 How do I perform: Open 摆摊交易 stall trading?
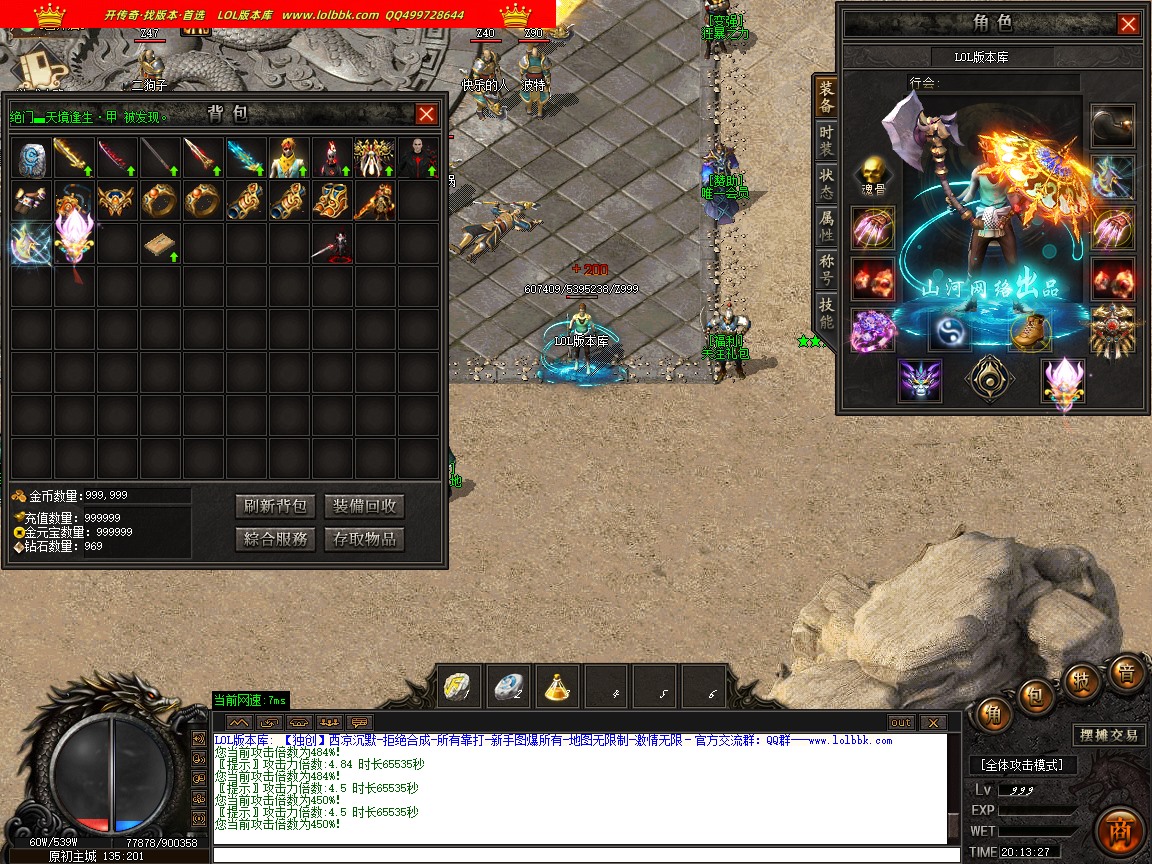1108,735
